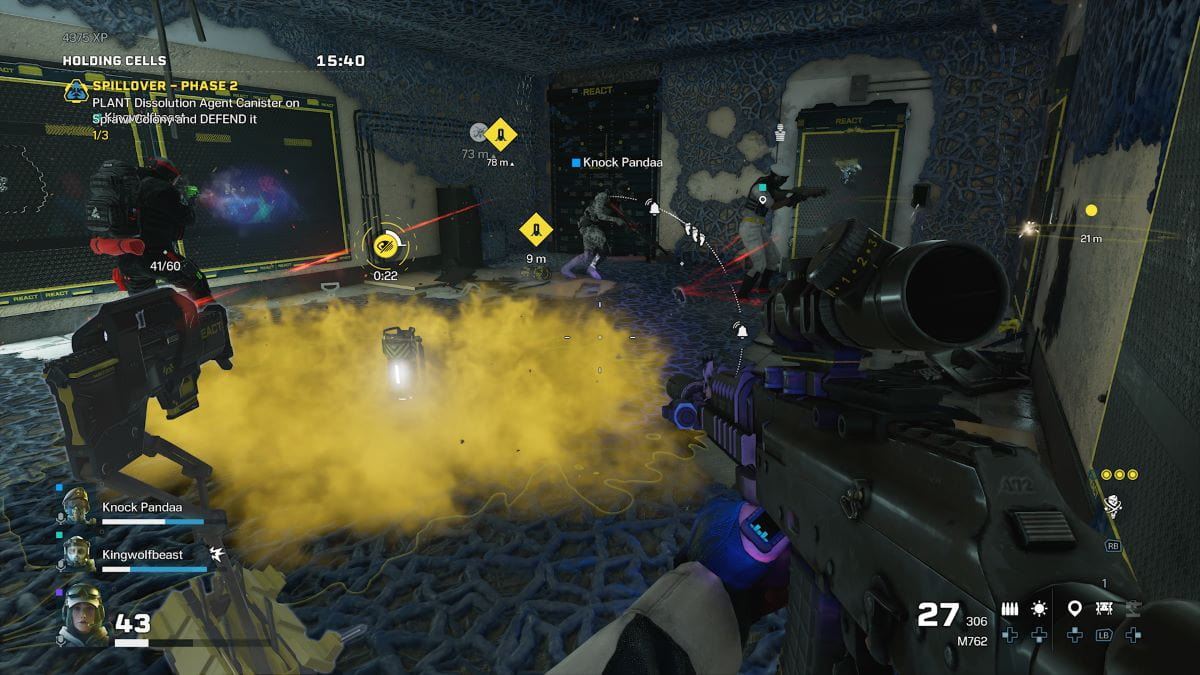Image resolution: width=1200 pixels, height=675 pixels.
Task: Click your own operator portrait
Action: (x=83, y=614)
